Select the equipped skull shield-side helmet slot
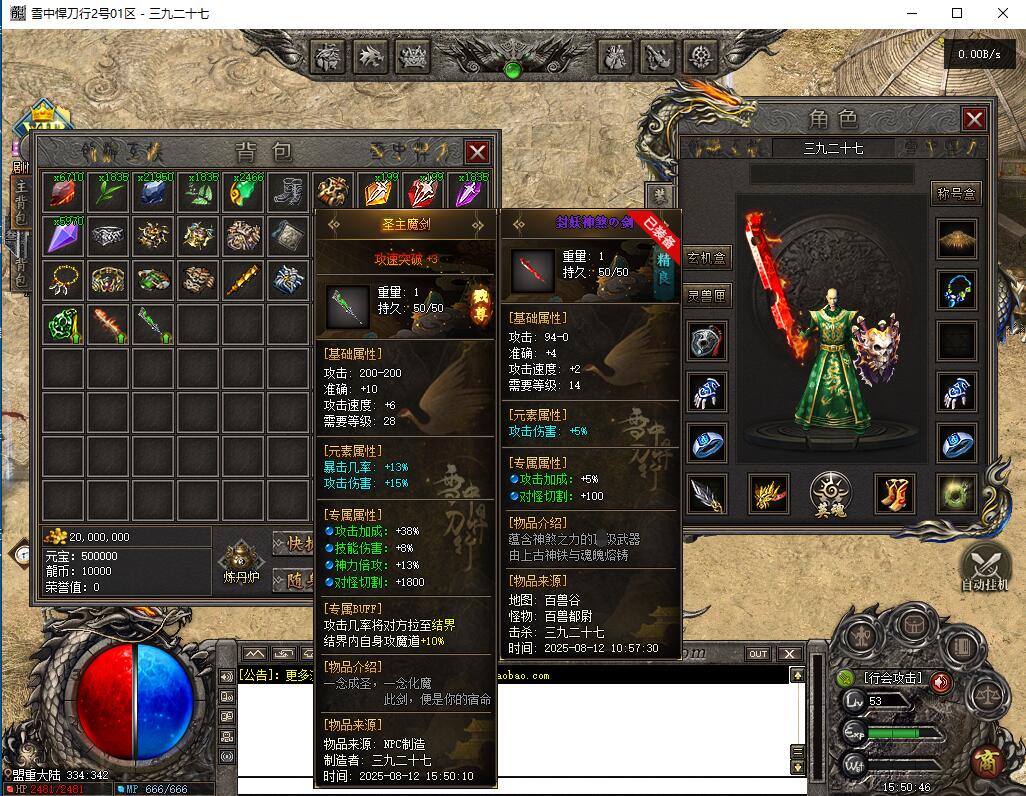The image size is (1026, 796). [708, 341]
